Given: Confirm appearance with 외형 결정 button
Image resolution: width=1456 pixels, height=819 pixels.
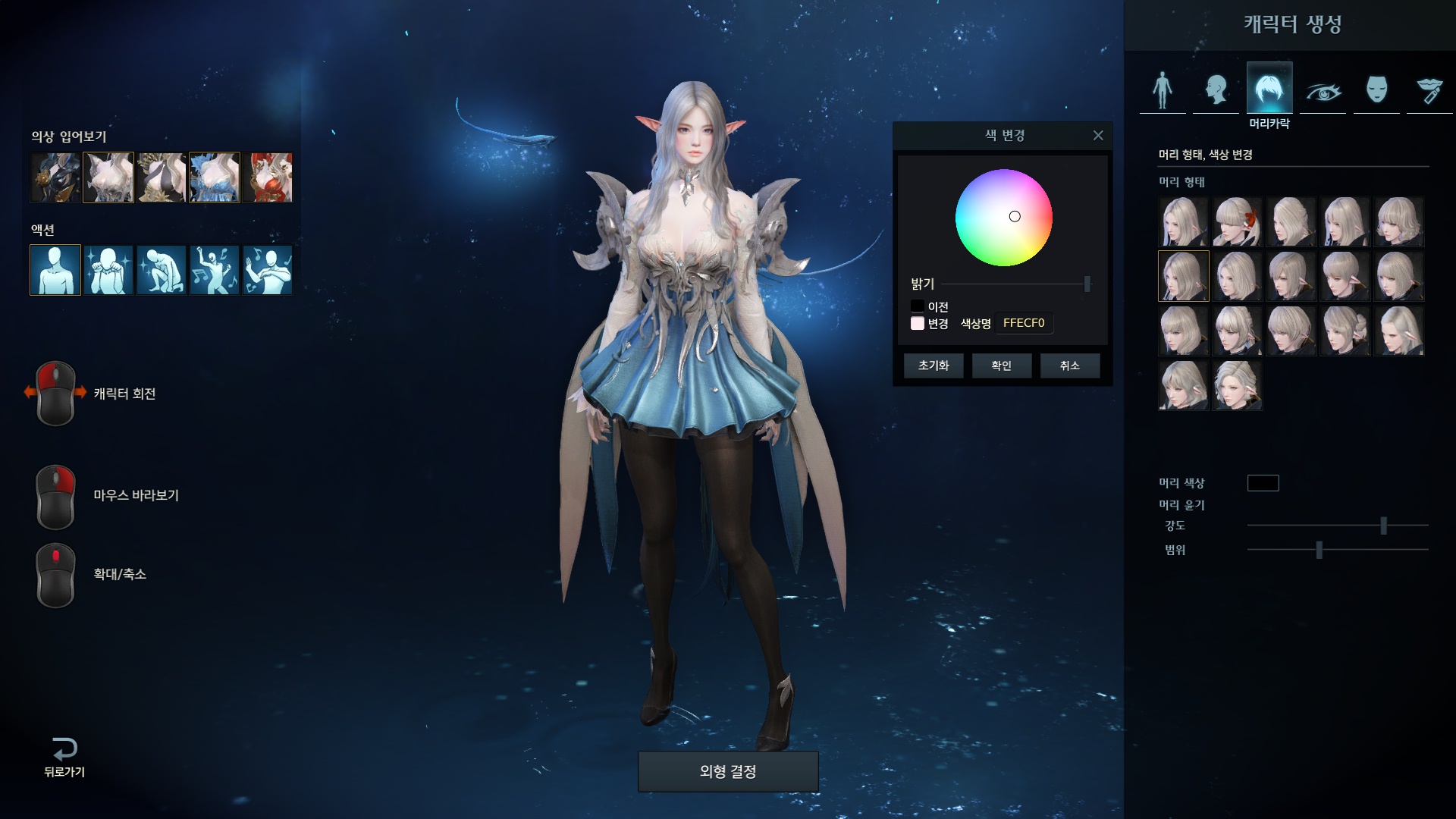Looking at the screenshot, I should click(x=728, y=771).
